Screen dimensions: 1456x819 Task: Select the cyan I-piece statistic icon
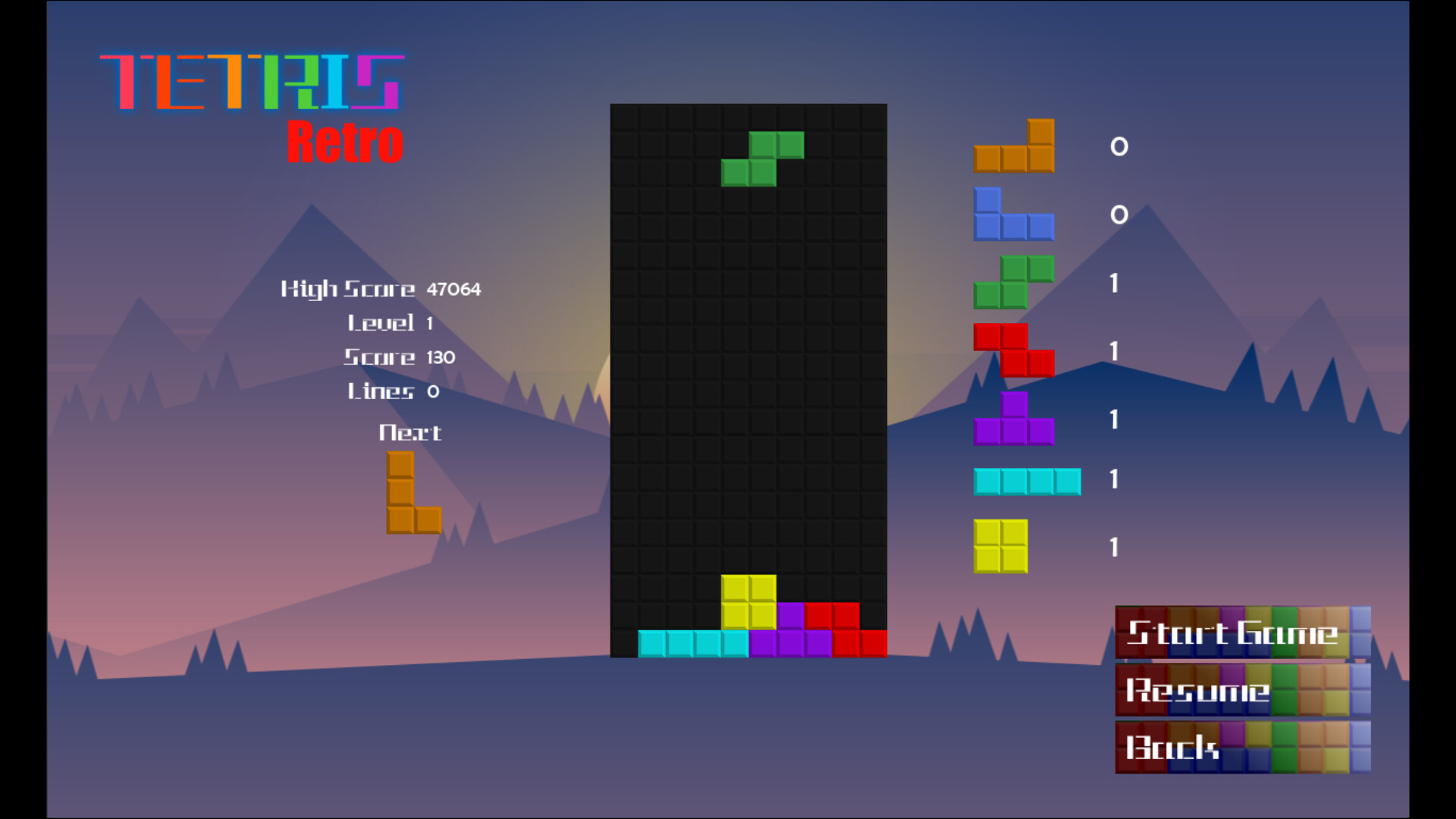click(1027, 480)
